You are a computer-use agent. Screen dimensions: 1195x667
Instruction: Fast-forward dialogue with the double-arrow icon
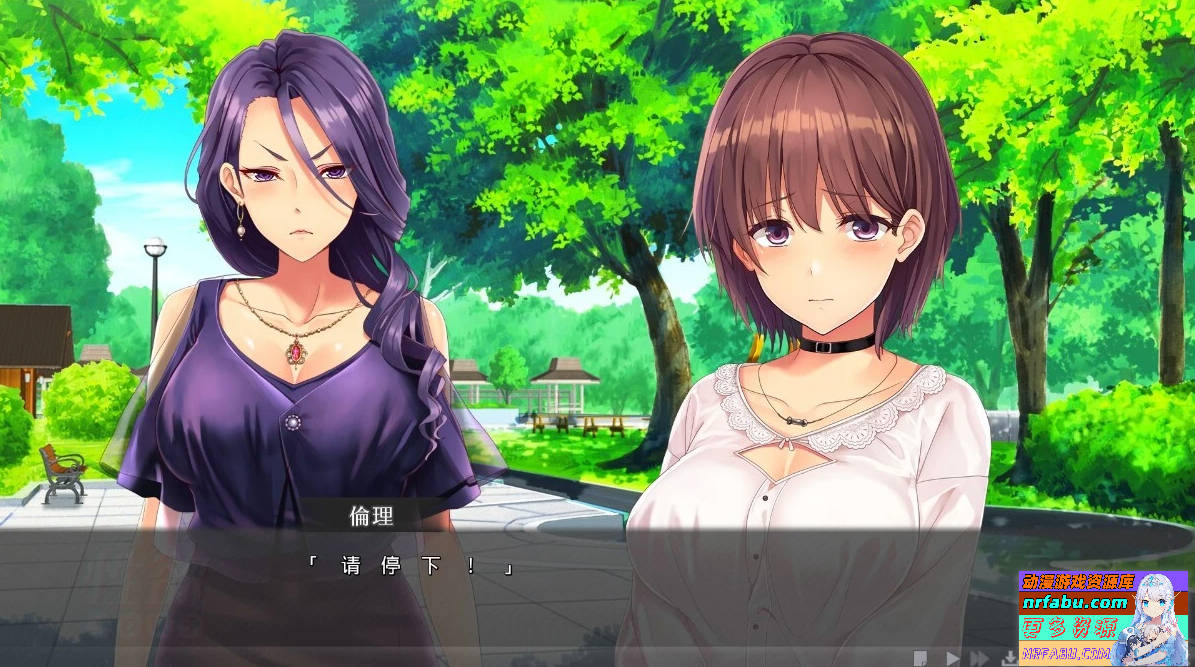pyautogui.click(x=980, y=658)
